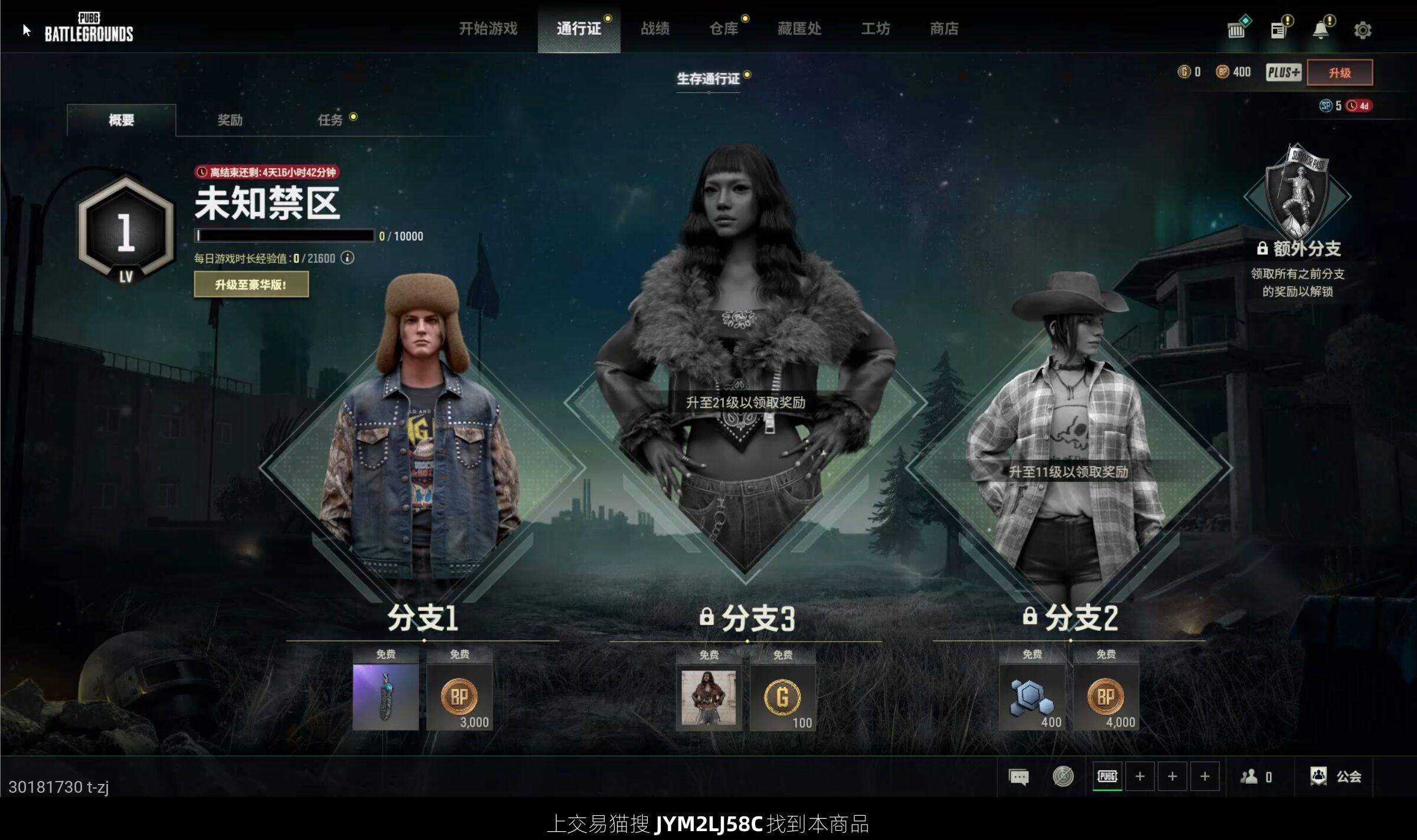Viewport: 1417px width, 840px height.
Task: Select the 概要 overview tab
Action: click(121, 120)
